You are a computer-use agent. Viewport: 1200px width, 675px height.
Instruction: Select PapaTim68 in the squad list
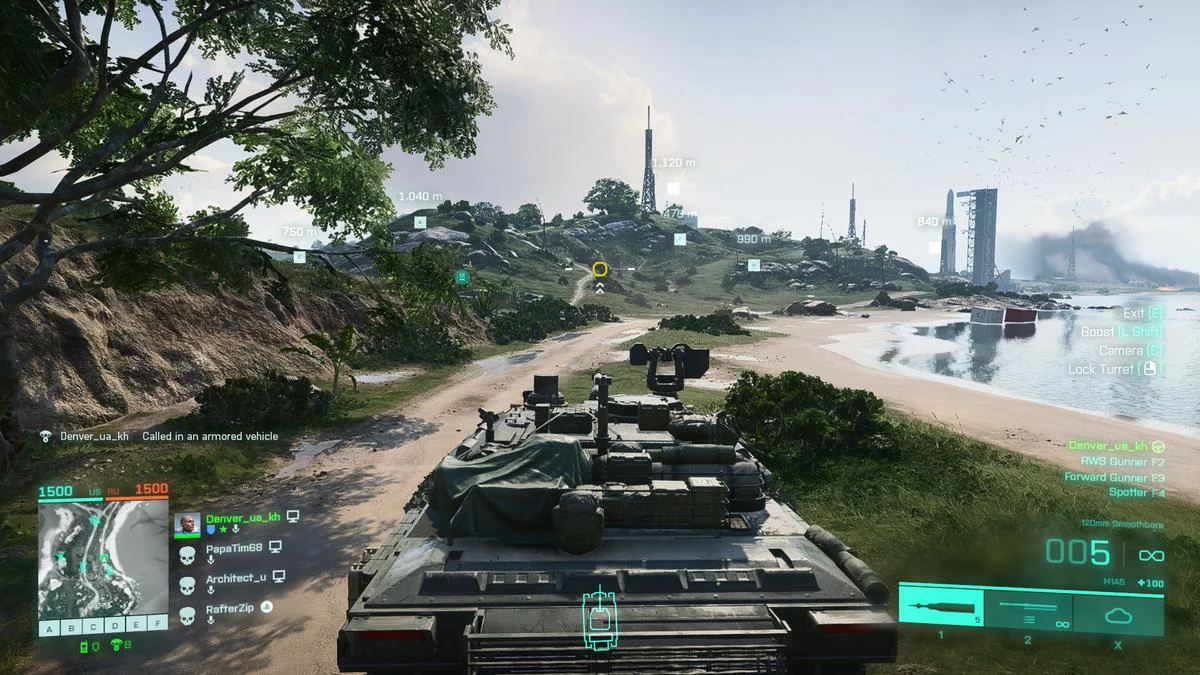[x=233, y=548]
